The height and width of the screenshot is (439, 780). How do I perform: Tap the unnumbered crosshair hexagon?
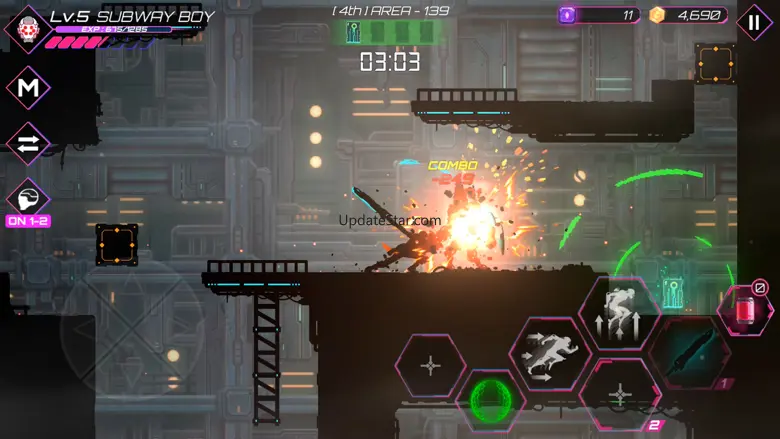(x=431, y=366)
